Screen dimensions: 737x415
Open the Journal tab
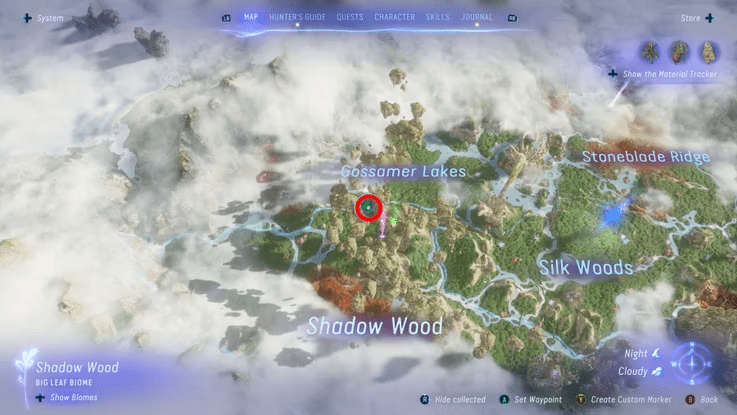pos(476,17)
